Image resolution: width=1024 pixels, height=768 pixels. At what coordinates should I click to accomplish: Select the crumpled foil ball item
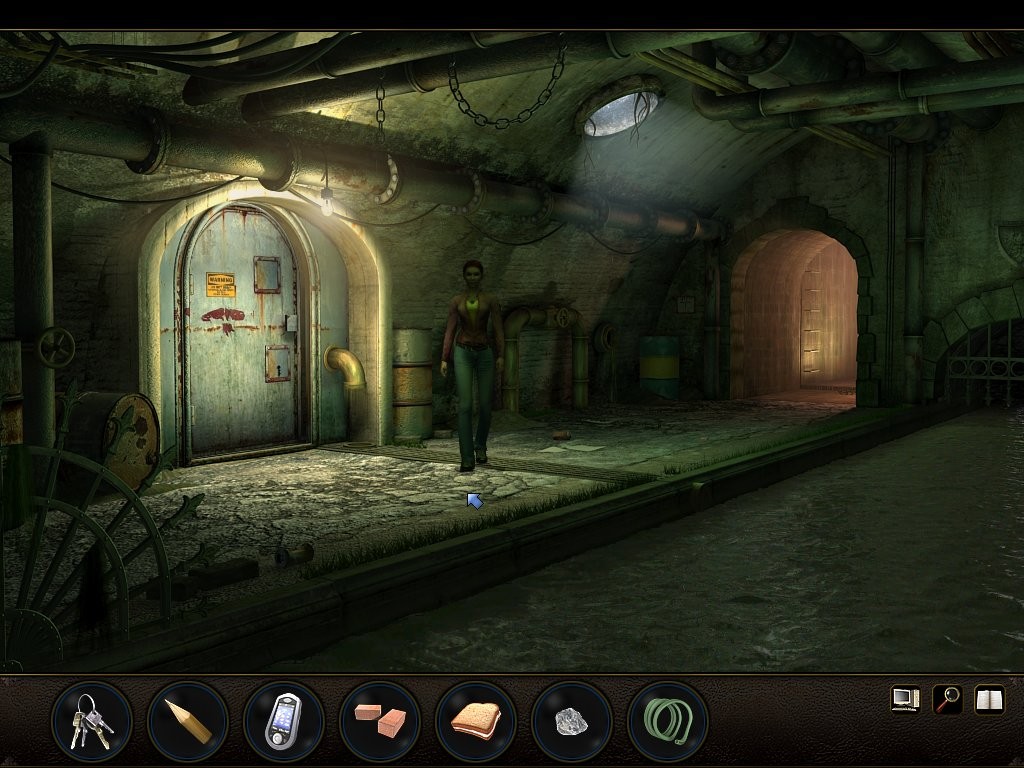point(571,721)
